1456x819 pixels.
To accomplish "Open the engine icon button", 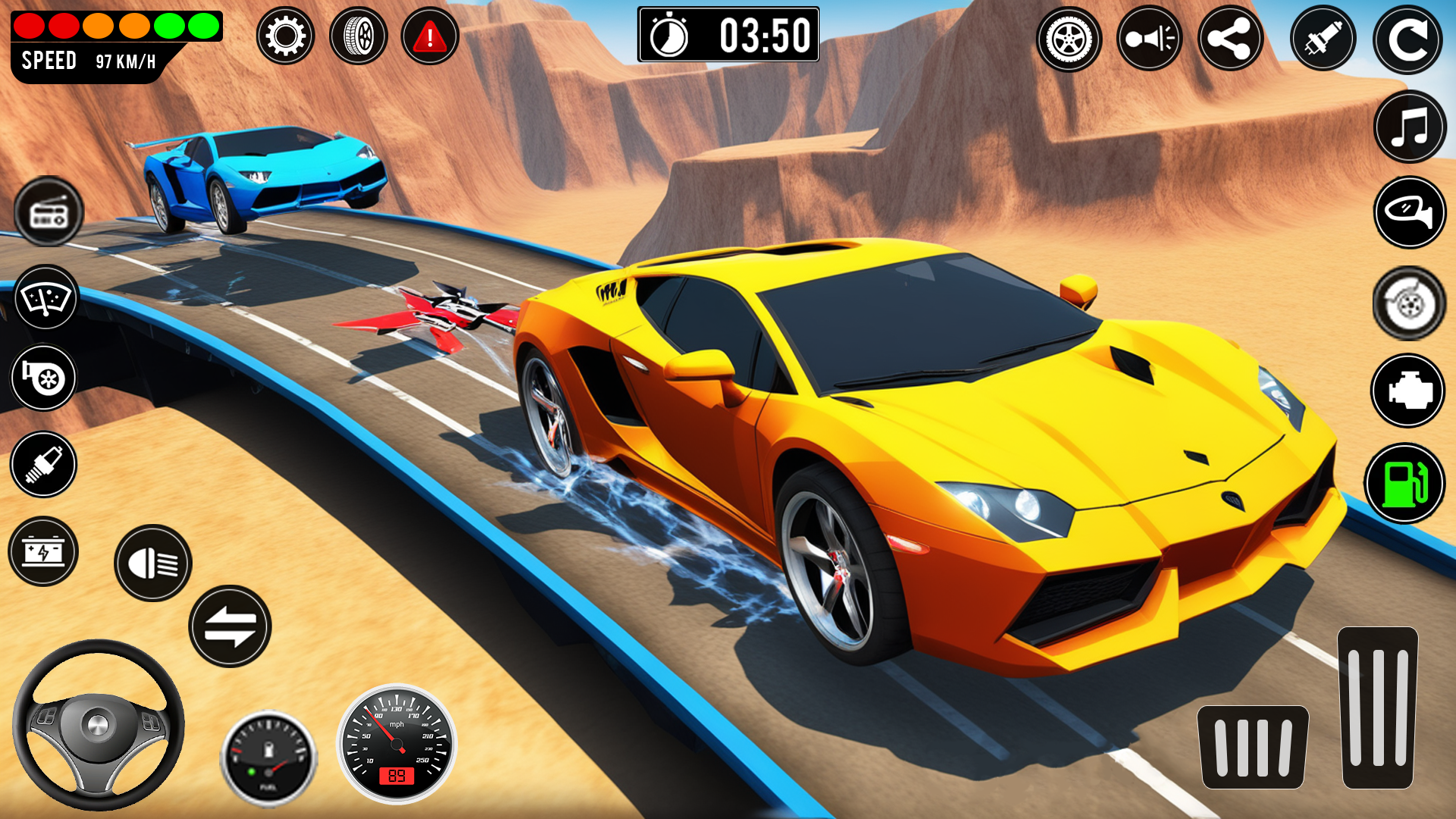I will click(x=1408, y=391).
